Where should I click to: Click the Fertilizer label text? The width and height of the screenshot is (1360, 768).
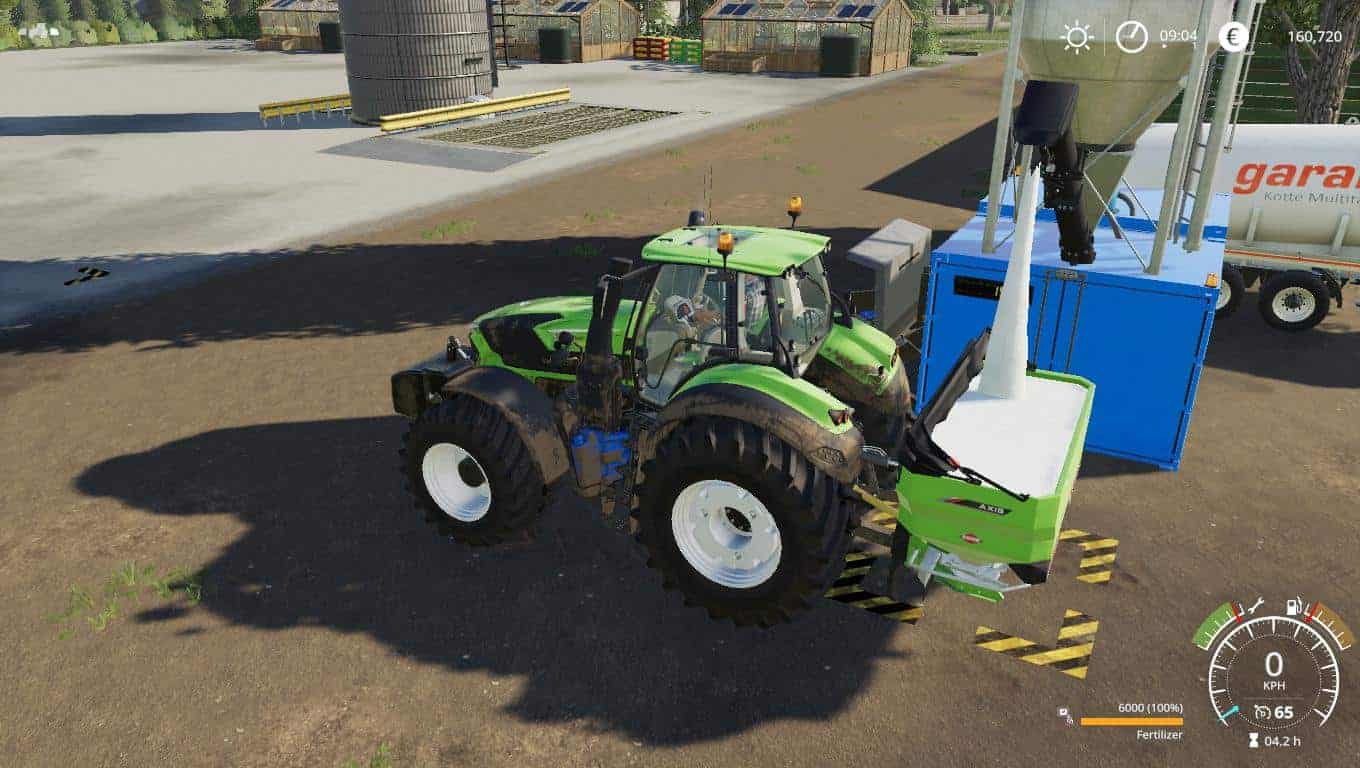[1158, 735]
